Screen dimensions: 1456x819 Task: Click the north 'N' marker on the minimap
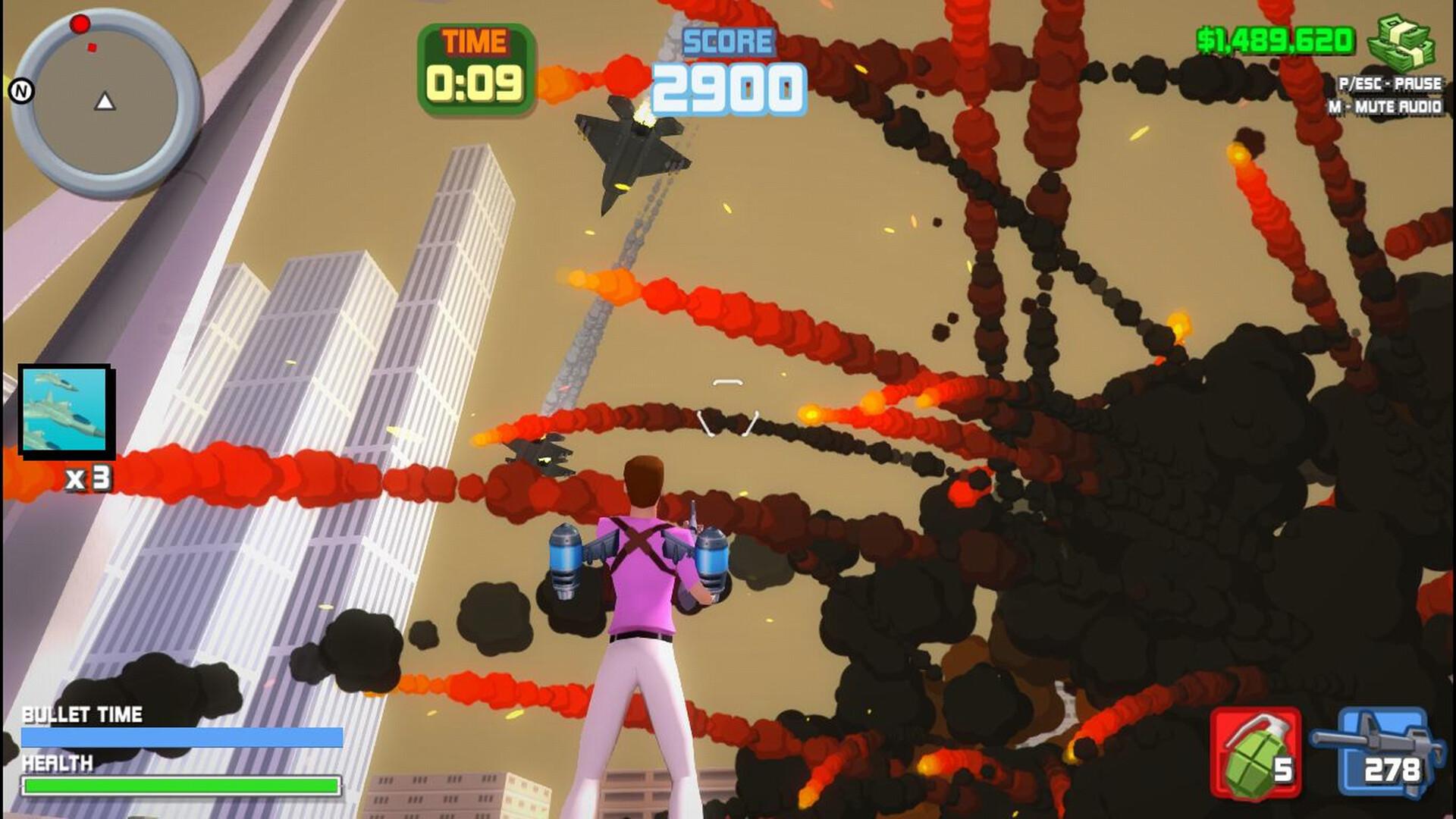[21, 93]
